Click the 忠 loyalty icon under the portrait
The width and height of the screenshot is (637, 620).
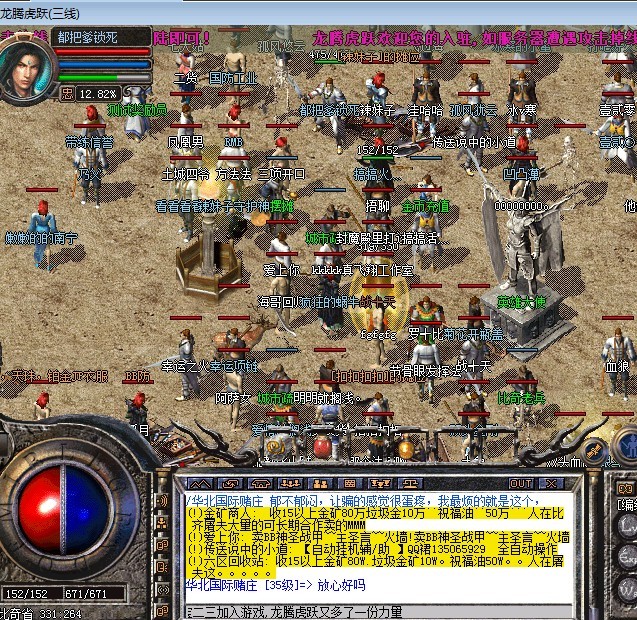pos(67,93)
